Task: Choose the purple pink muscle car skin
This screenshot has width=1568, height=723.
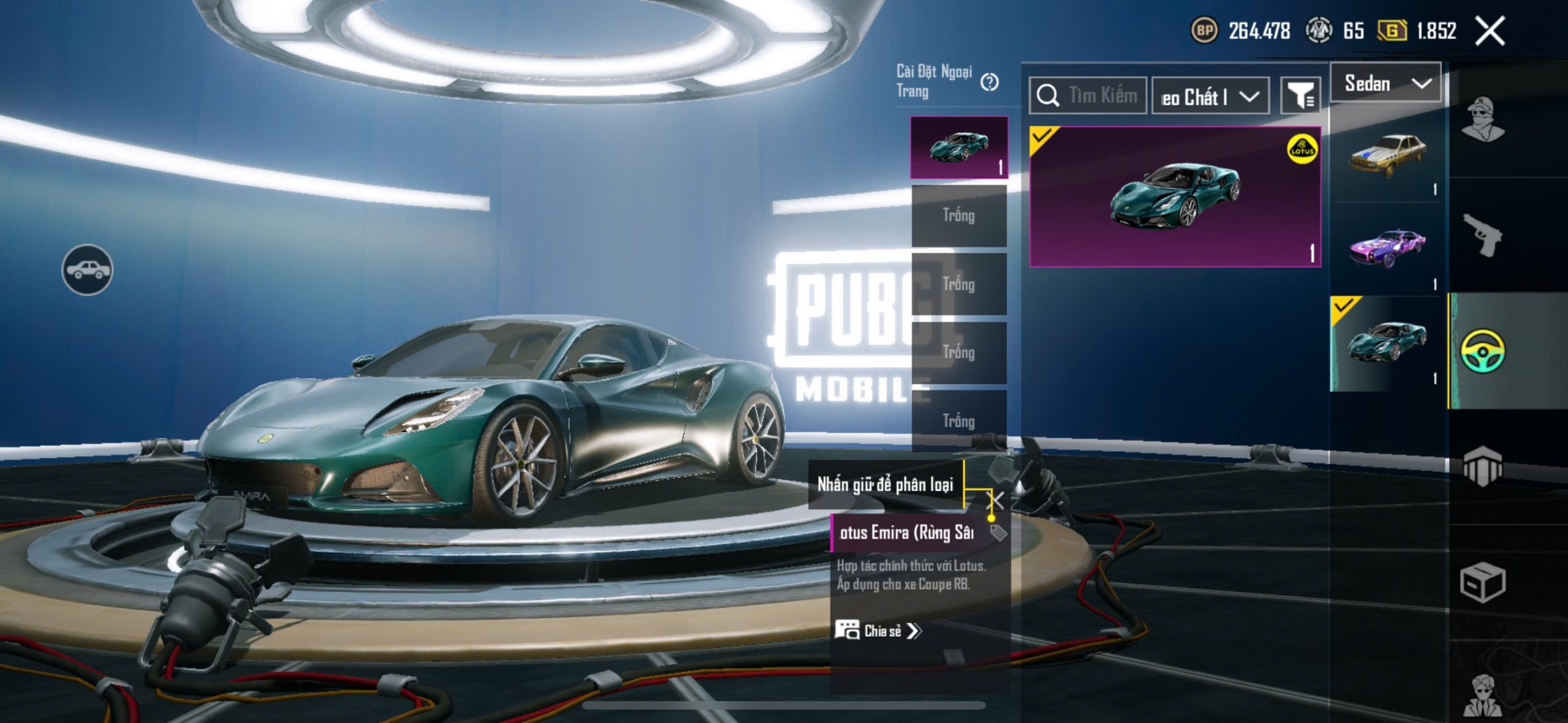Action: [1388, 249]
